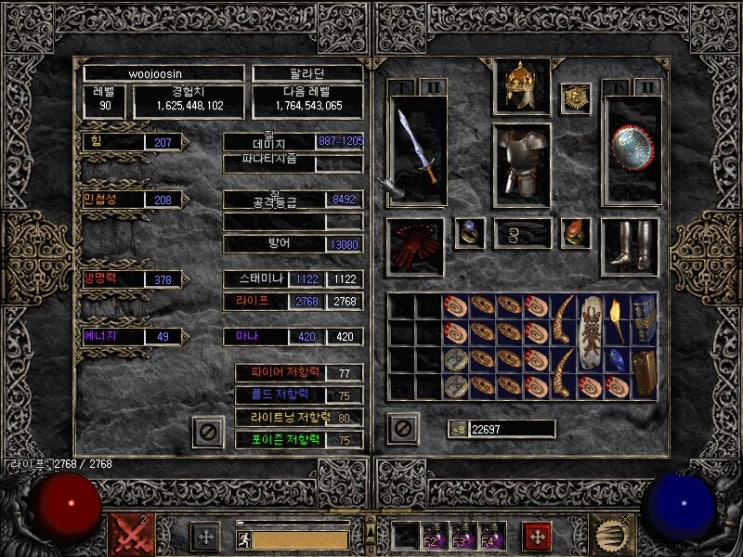Close the inventory panel

(x=402, y=429)
